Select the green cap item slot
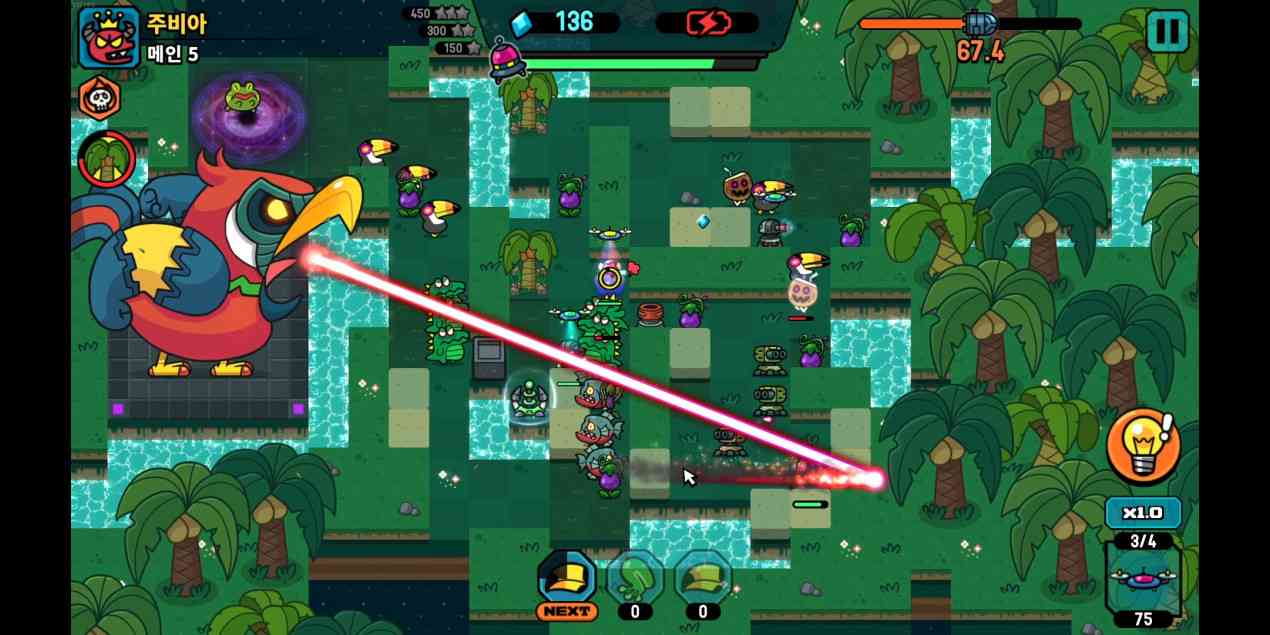1270x635 pixels. coord(703,580)
